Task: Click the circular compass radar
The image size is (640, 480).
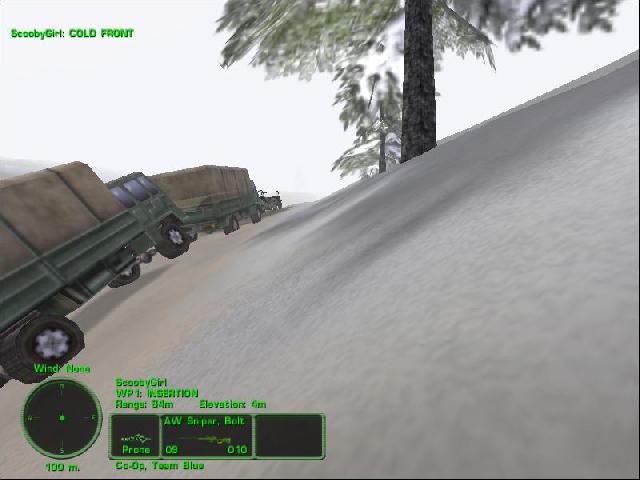Action: (62, 416)
